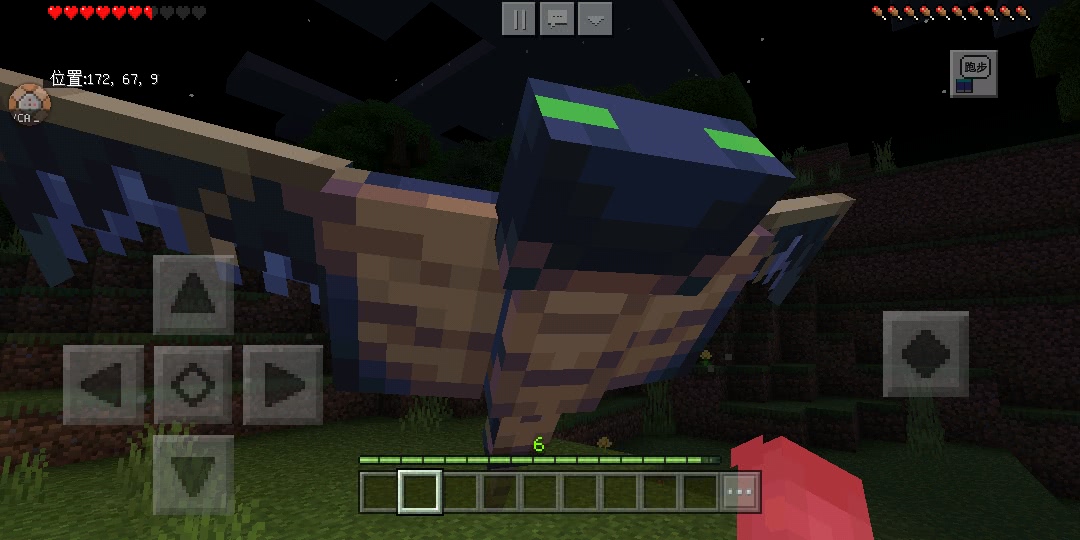Tap the large diamond jump button
The width and height of the screenshot is (1080, 540).
pos(925,354)
